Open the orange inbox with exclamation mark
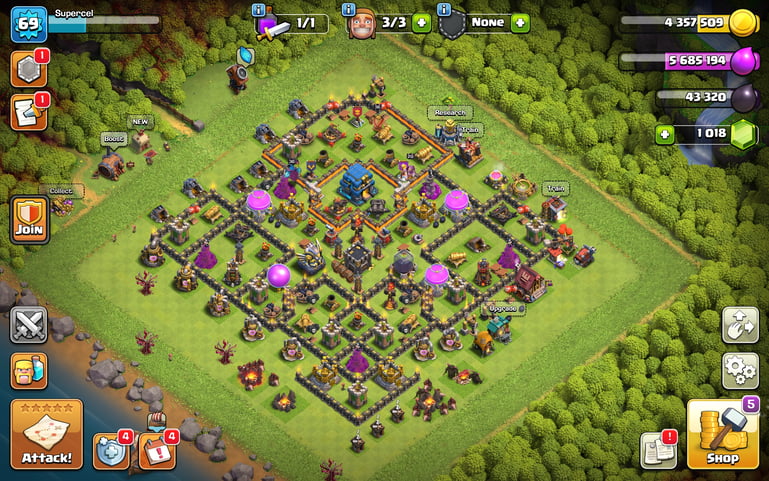The height and width of the screenshot is (481, 769). (156, 450)
